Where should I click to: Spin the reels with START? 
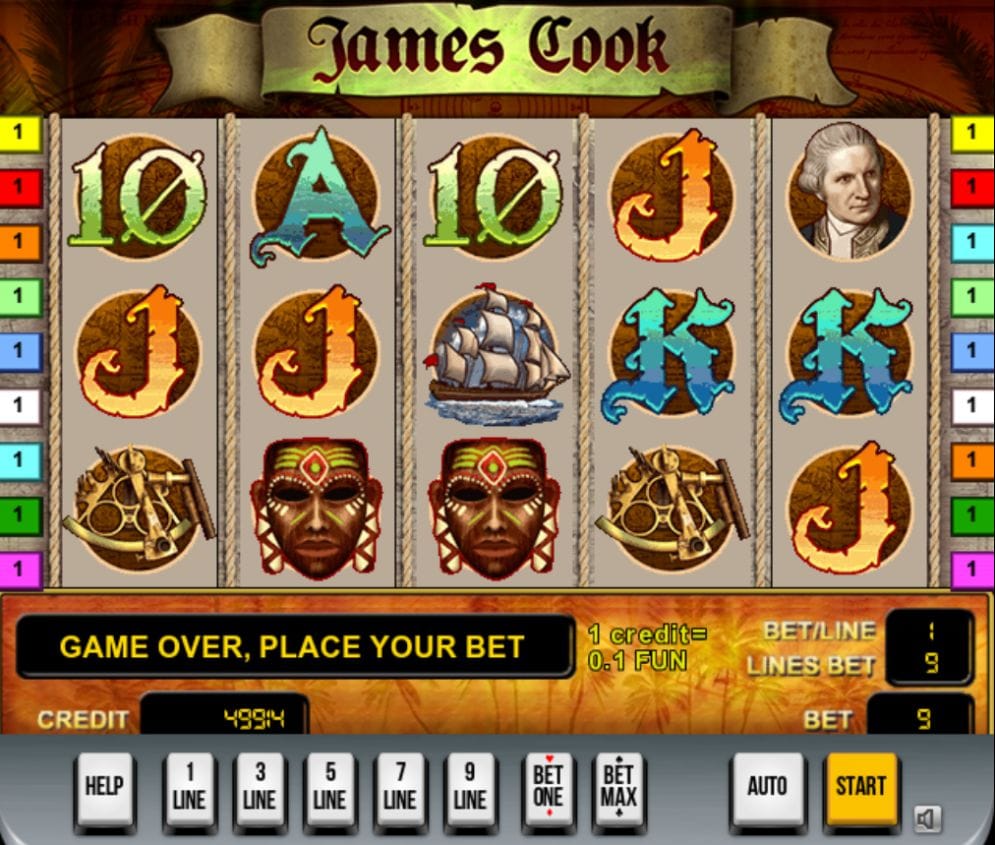[x=861, y=787]
